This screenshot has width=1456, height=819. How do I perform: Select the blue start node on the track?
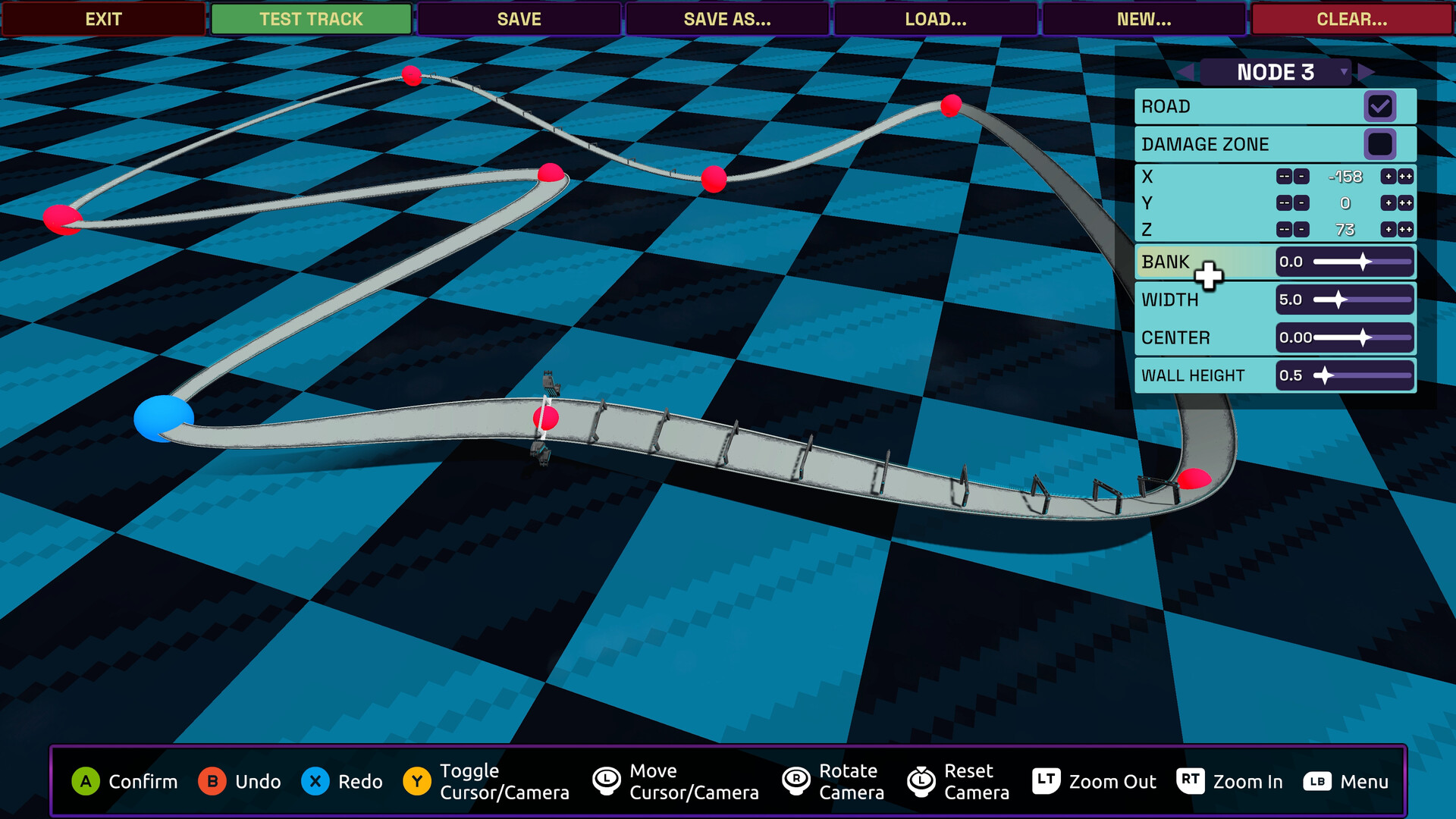click(x=162, y=418)
